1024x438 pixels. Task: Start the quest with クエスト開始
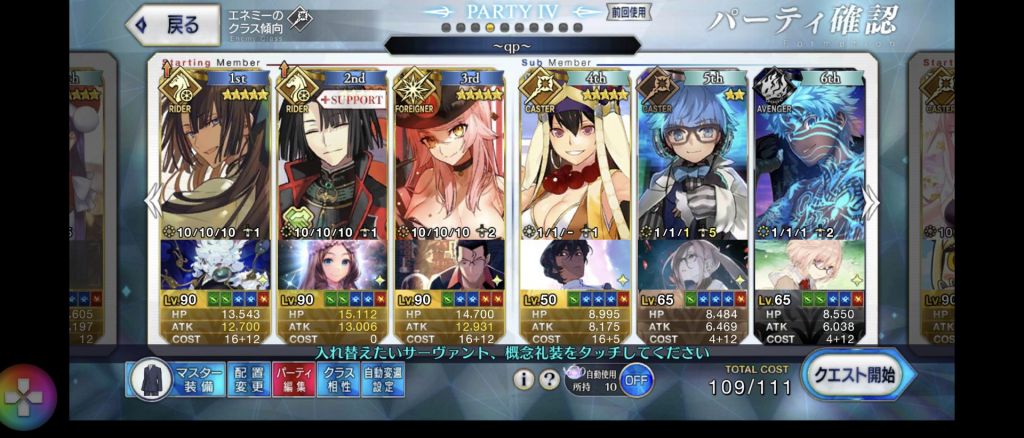pyautogui.click(x=852, y=376)
